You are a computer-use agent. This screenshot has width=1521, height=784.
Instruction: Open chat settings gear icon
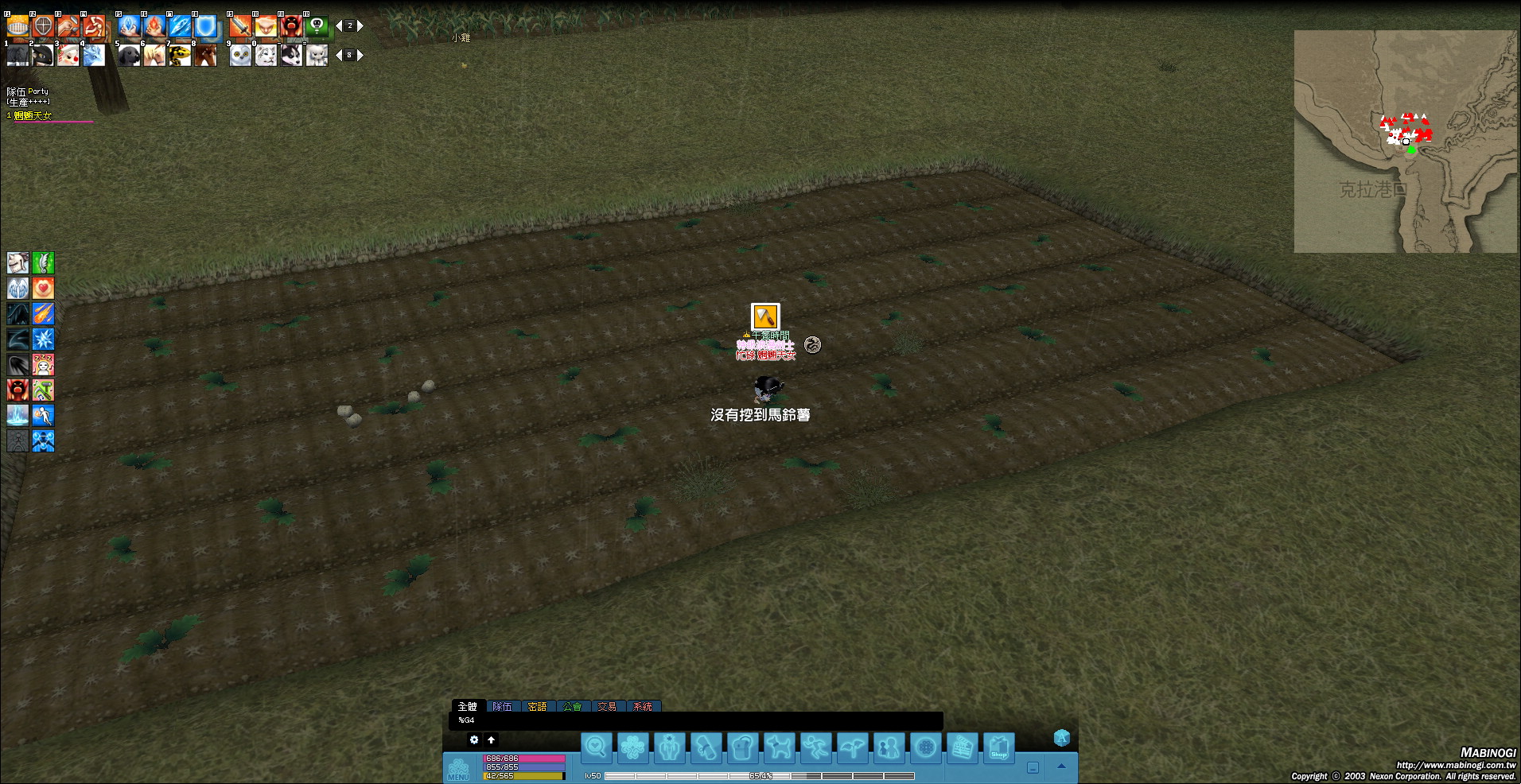point(474,739)
